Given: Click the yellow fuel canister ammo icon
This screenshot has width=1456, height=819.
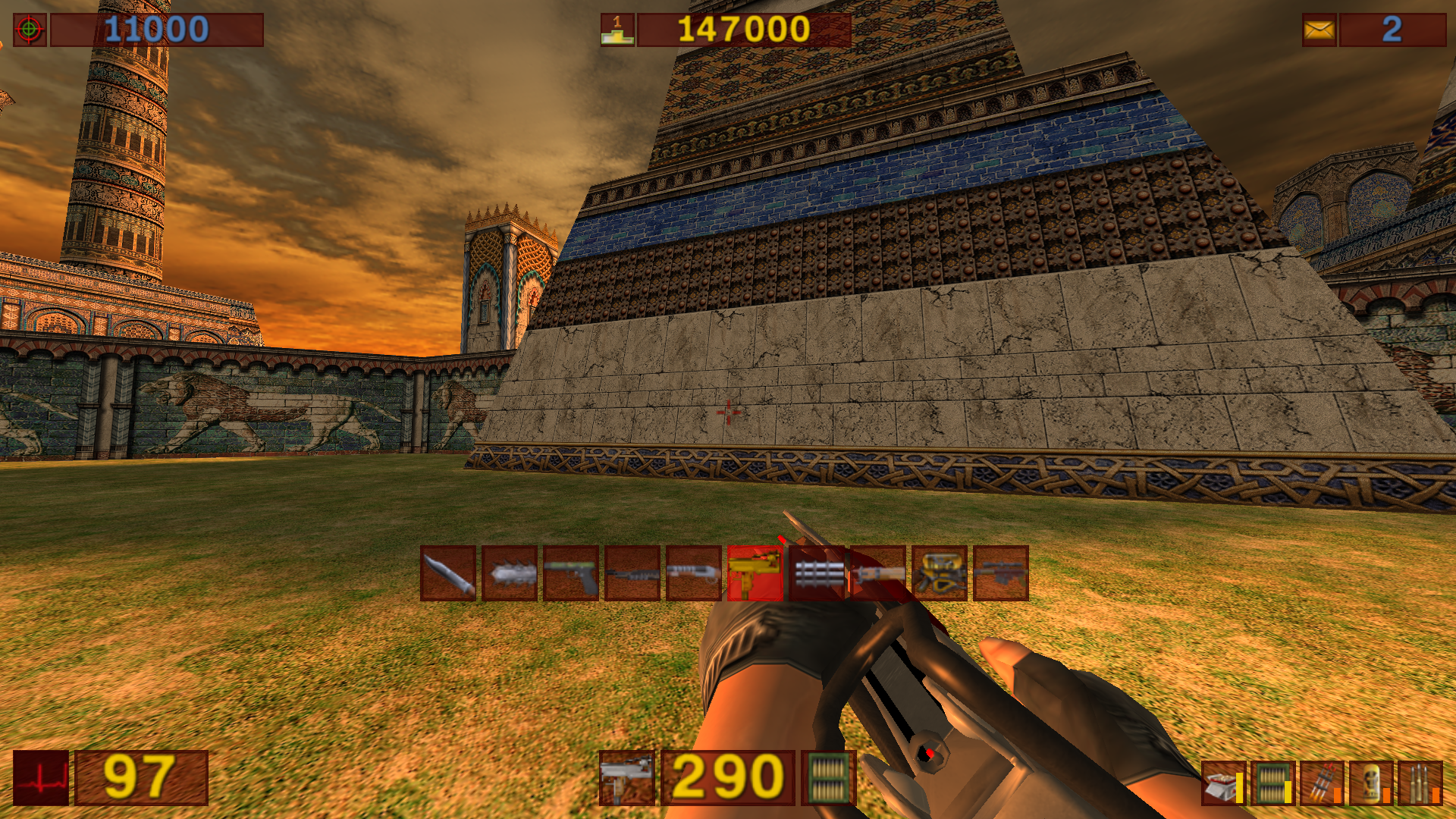Looking at the screenshot, I should [x=1371, y=783].
